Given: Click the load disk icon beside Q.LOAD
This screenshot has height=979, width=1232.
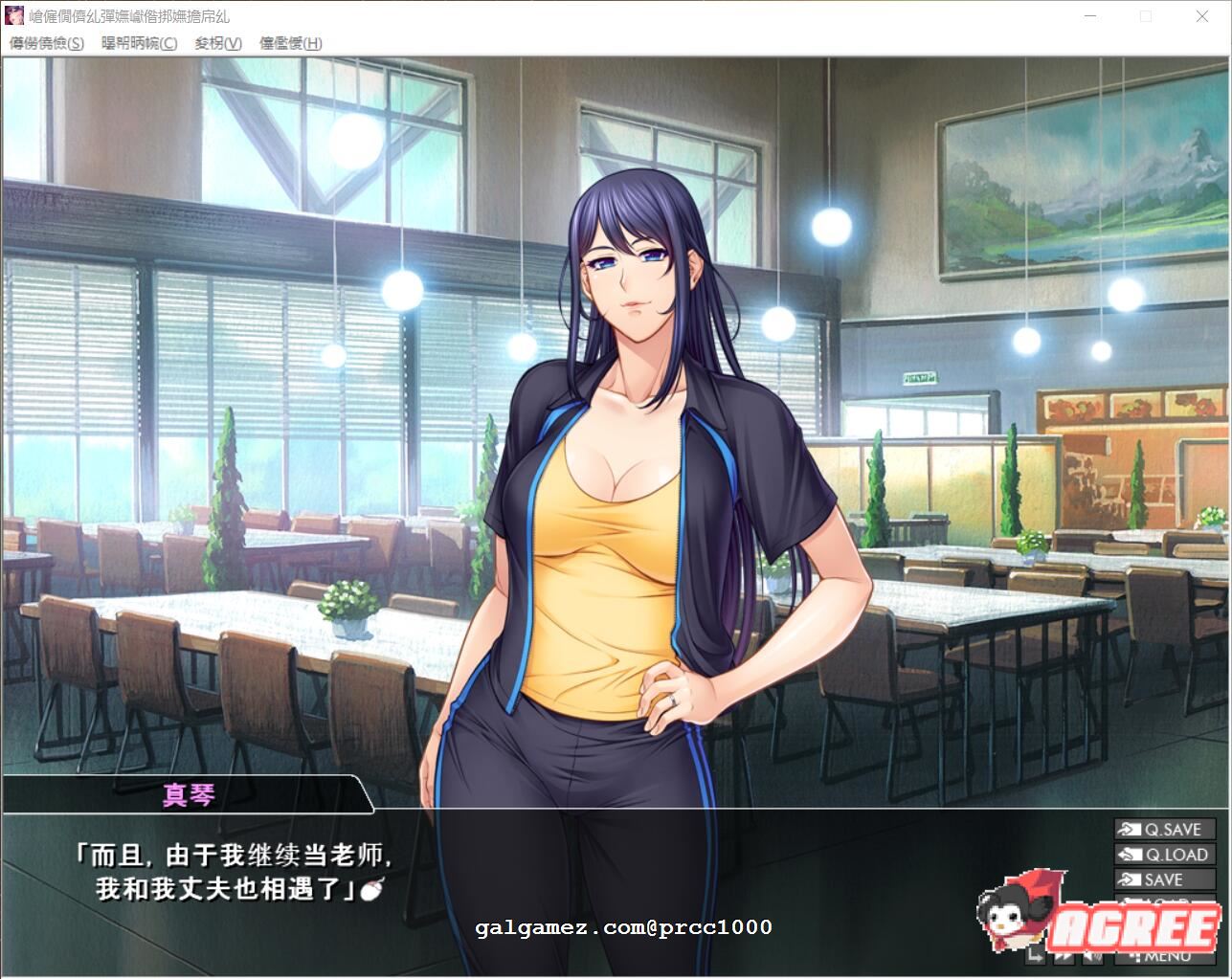Looking at the screenshot, I should (1131, 853).
